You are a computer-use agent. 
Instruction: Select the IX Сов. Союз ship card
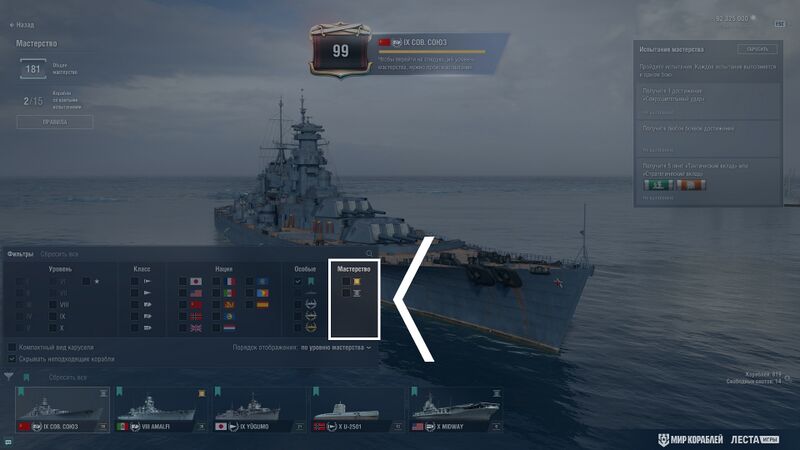click(62, 411)
